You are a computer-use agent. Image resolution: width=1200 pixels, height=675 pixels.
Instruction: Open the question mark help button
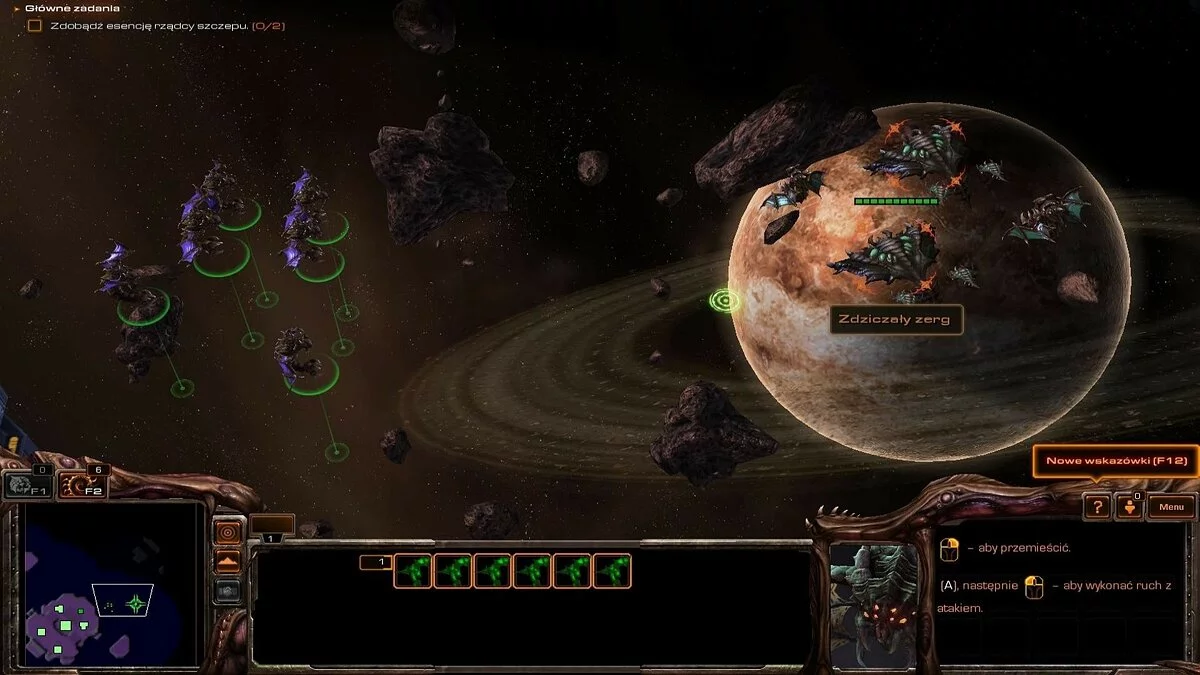click(x=1097, y=507)
